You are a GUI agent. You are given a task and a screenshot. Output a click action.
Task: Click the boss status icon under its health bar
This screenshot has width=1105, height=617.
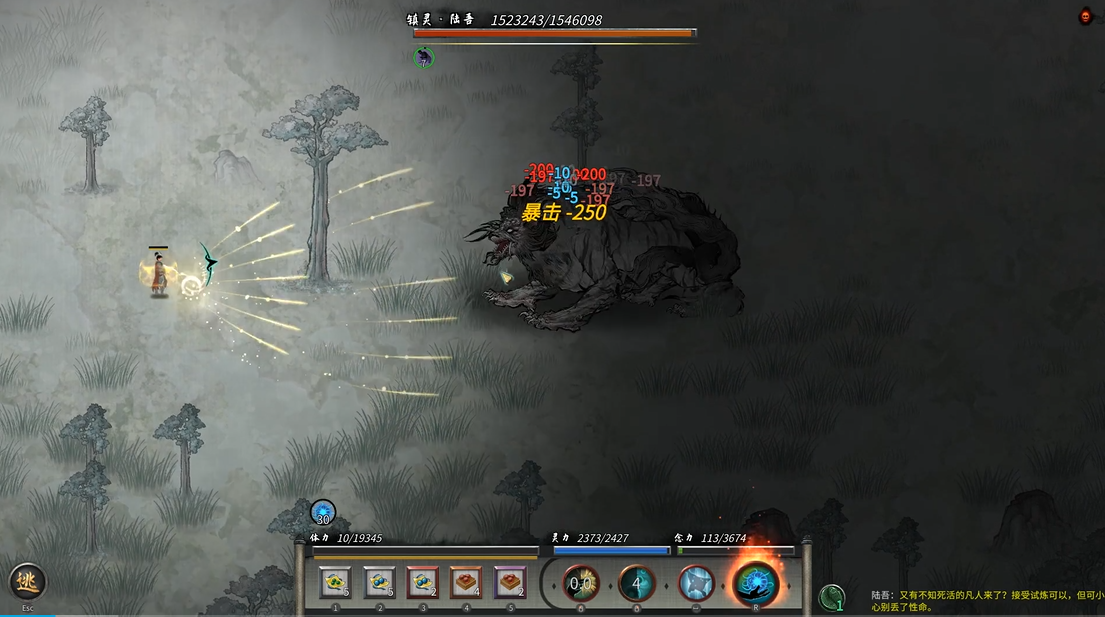pyautogui.click(x=424, y=57)
